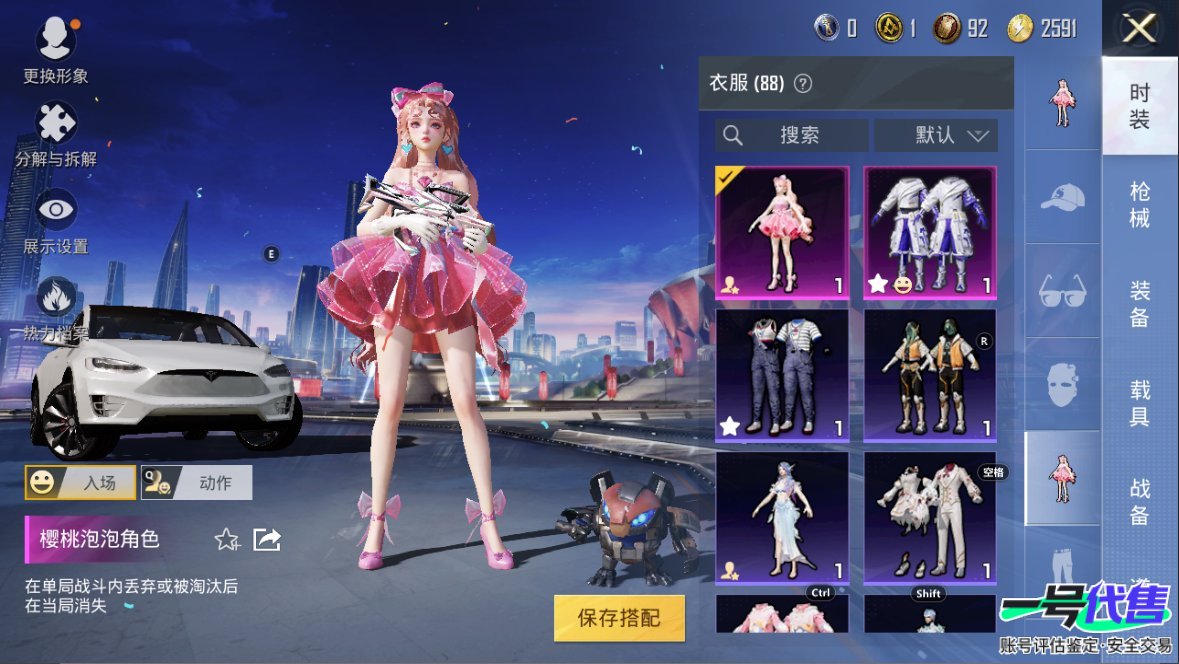Close the wardrobe with the X button
The width and height of the screenshot is (1179, 664).
point(1139,29)
